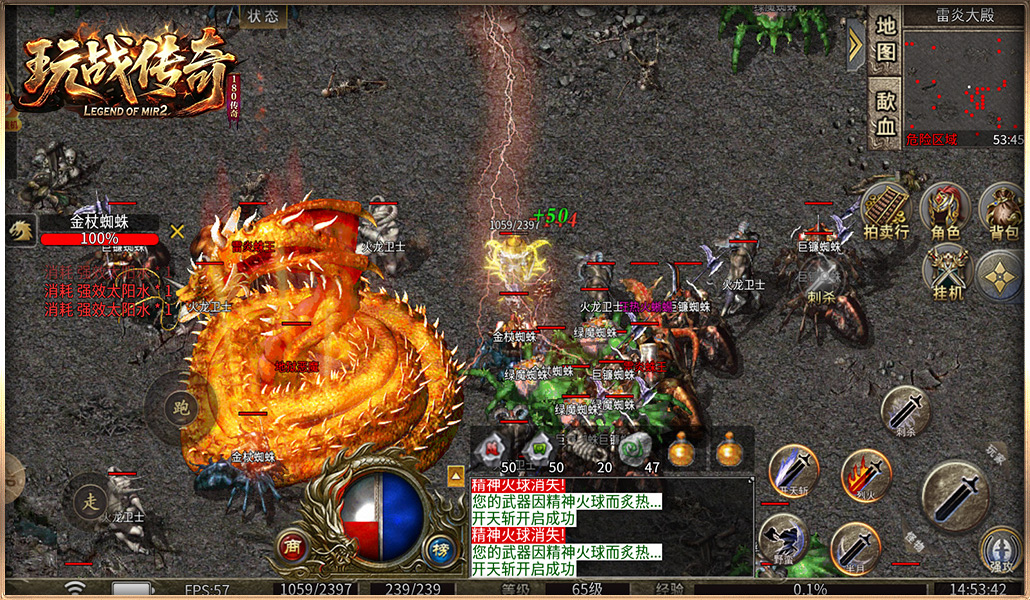
Task: Open the 拍卖行 auction house
Action: tap(886, 214)
